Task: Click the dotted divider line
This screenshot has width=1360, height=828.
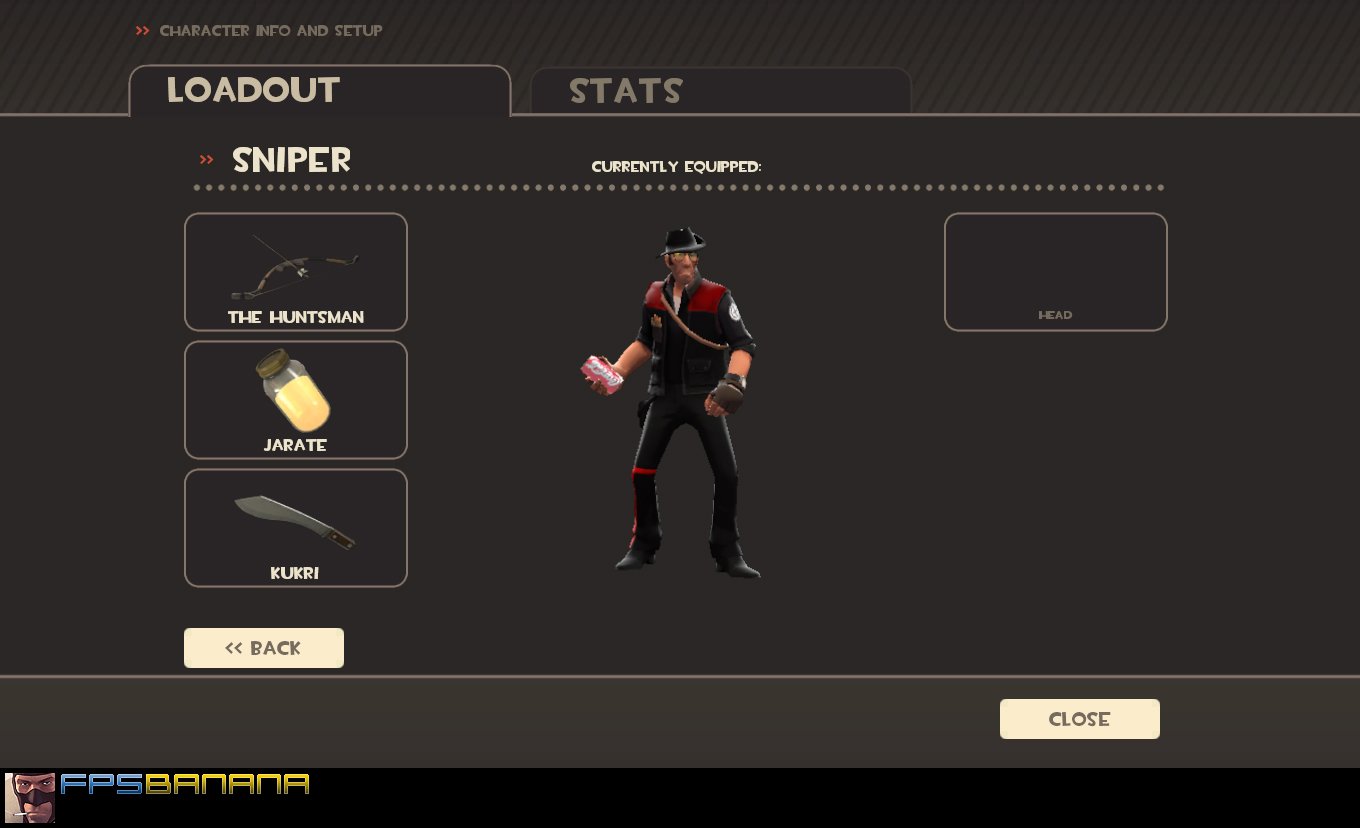Action: (678, 187)
